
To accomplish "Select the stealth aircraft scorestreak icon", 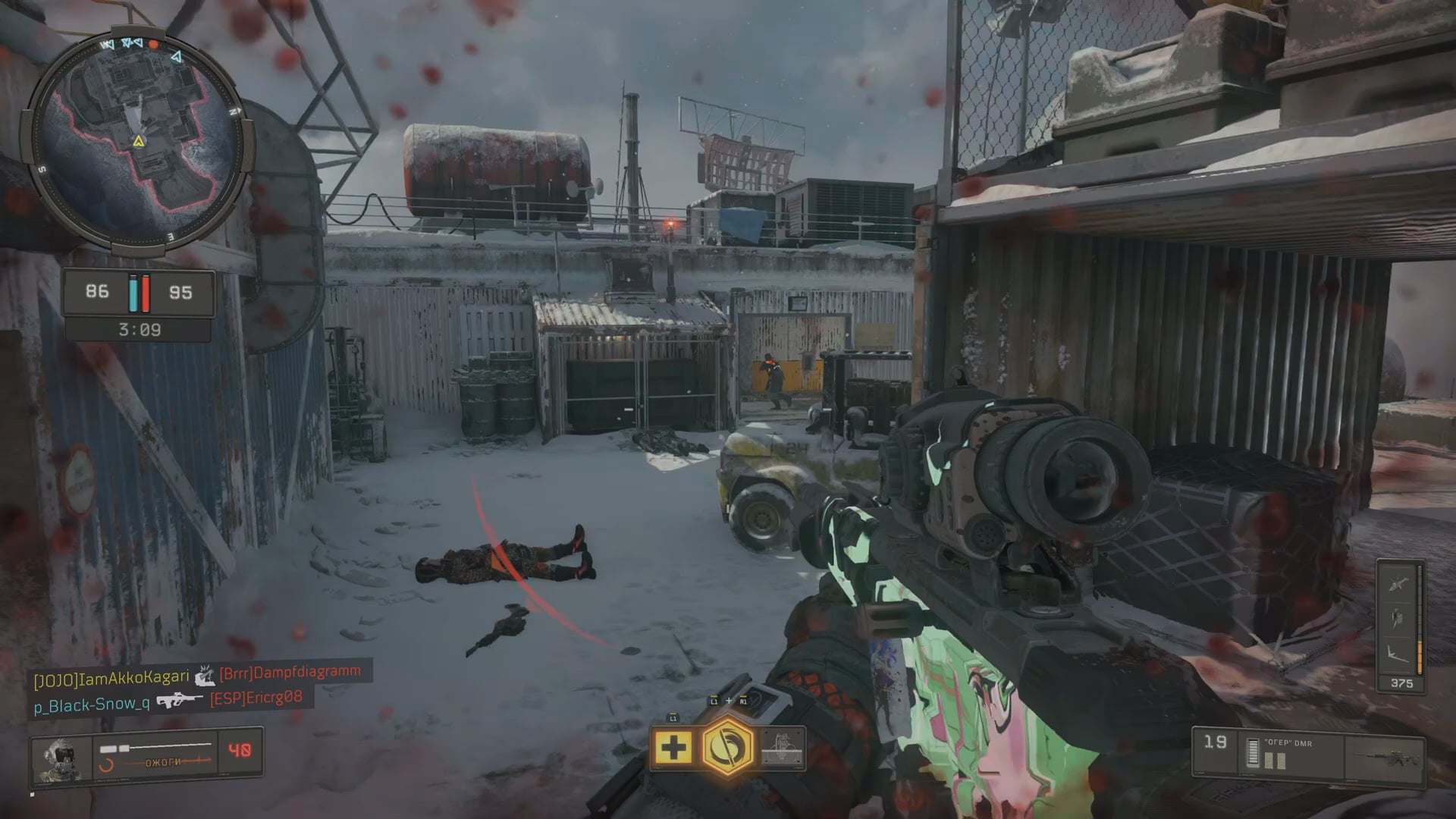I will (x=1398, y=652).
